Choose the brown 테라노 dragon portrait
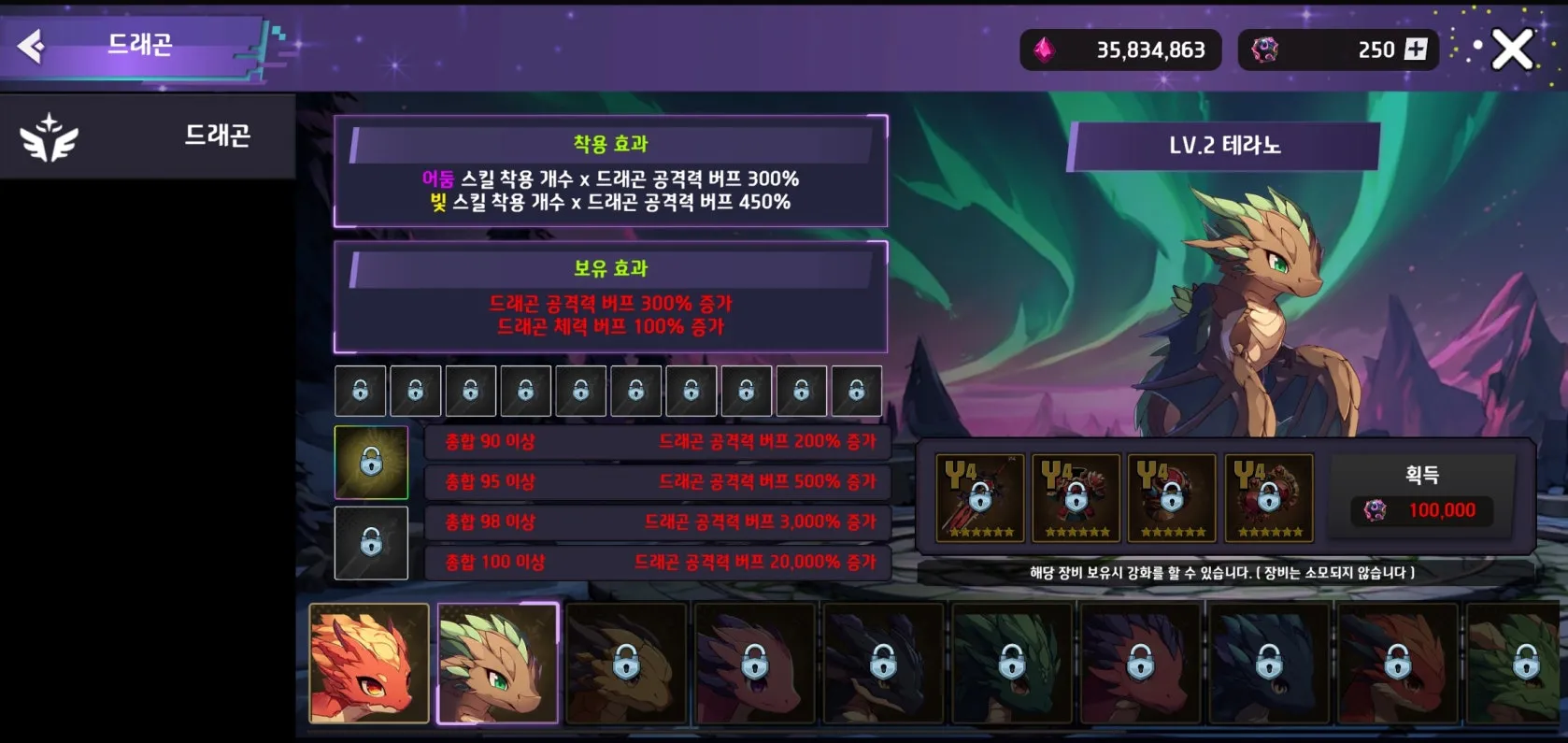This screenshot has width=1568, height=743. point(497,663)
